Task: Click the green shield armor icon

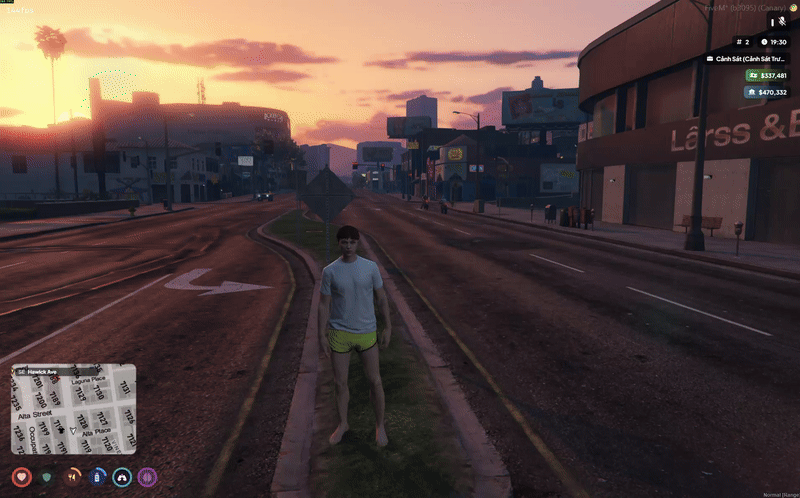Action: 47,477
